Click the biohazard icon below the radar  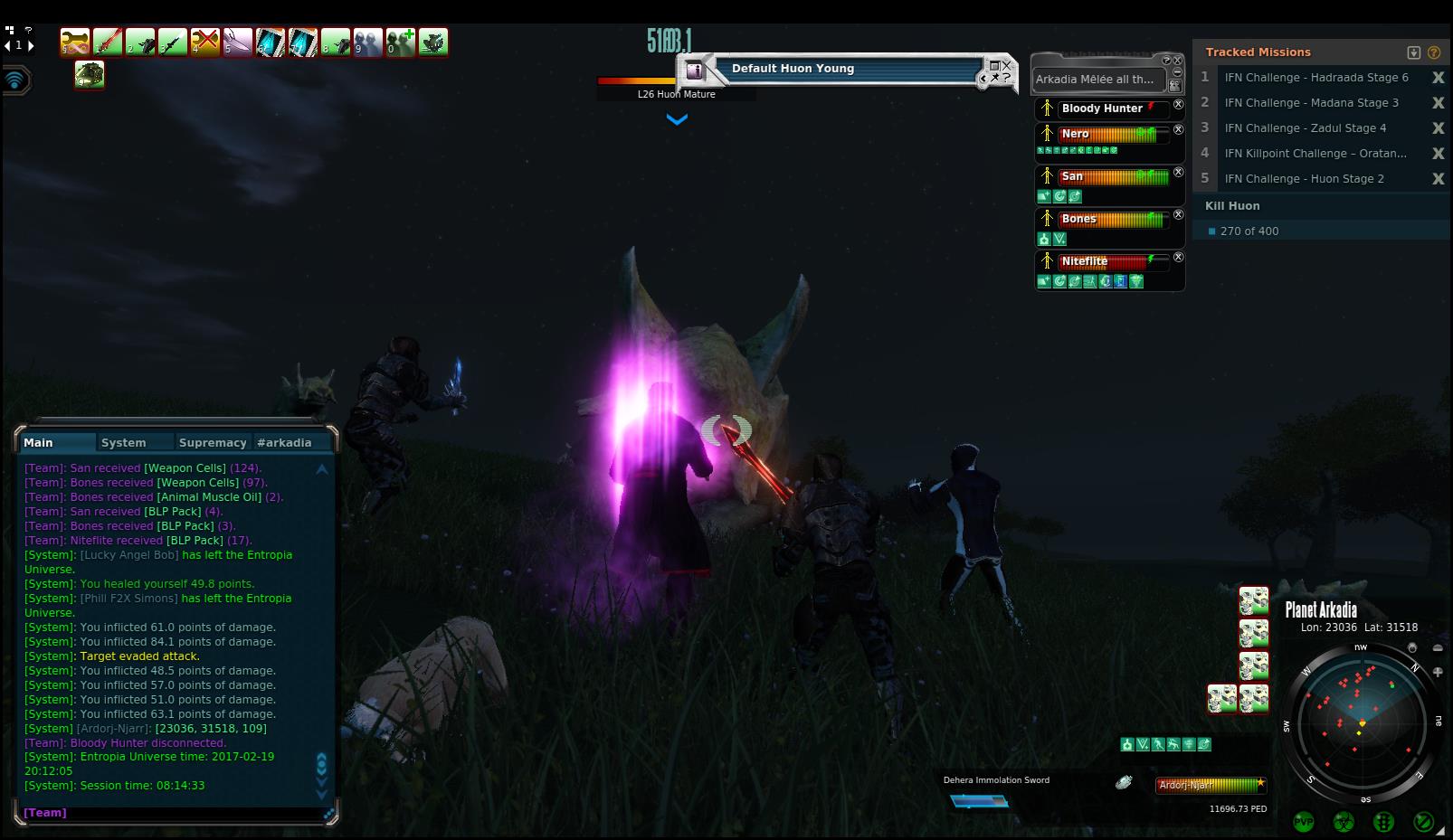(1344, 822)
